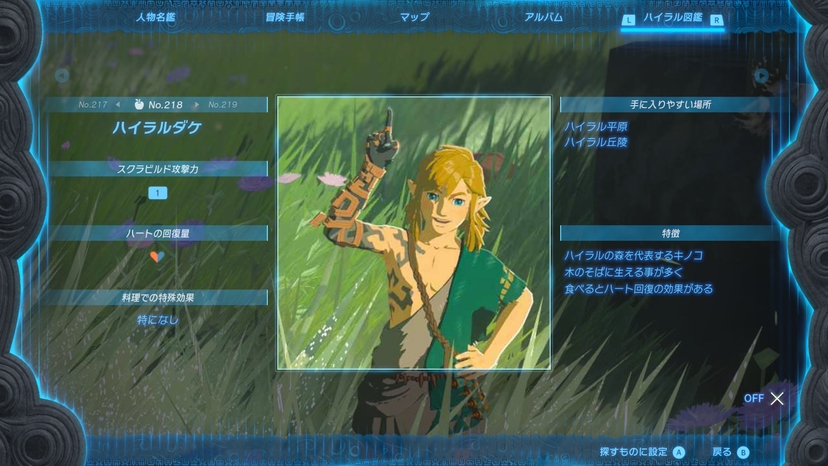Open the アルバム tab
Viewport: 828px width, 466px height.
[x=543, y=17]
